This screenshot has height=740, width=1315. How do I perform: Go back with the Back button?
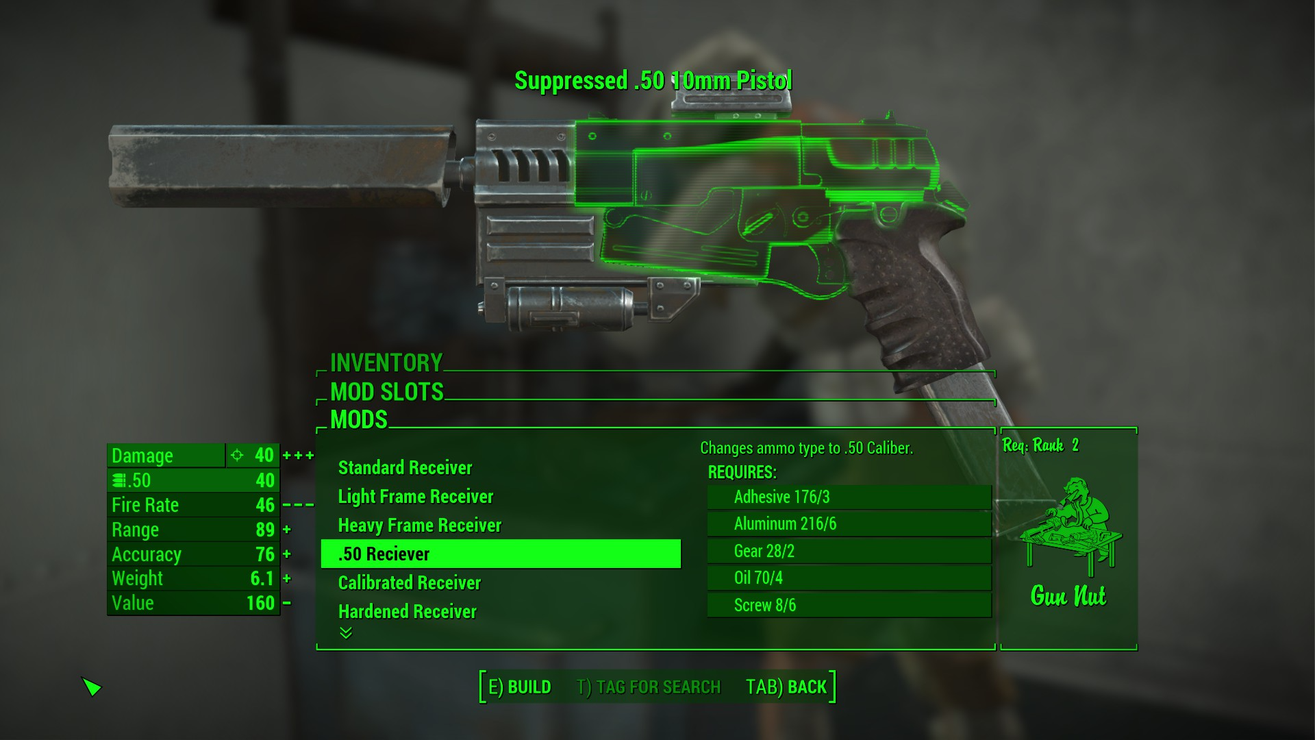786,687
